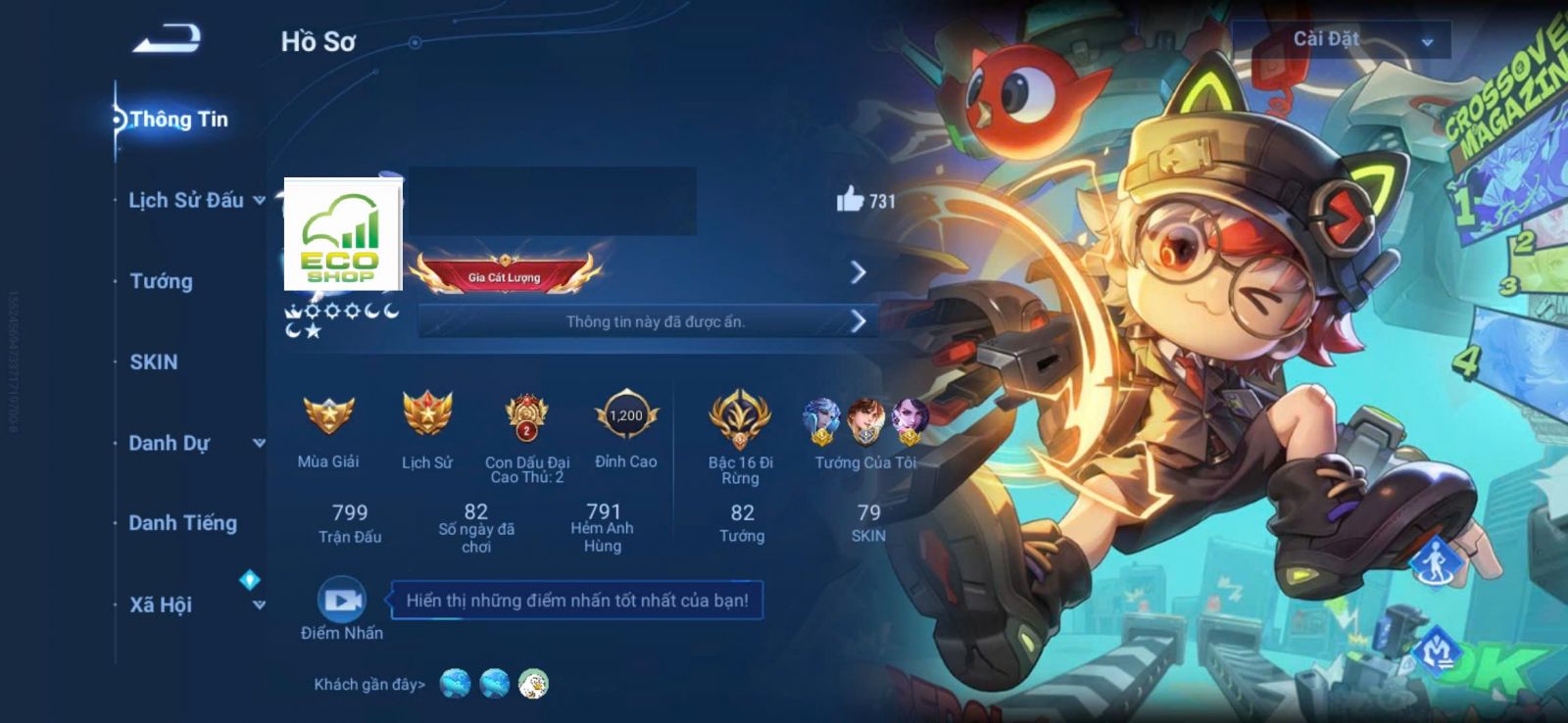Screen dimensions: 1568x723
Task: View the Con Dấu Đại Cao Thủ badge
Action: pyautogui.click(x=526, y=417)
